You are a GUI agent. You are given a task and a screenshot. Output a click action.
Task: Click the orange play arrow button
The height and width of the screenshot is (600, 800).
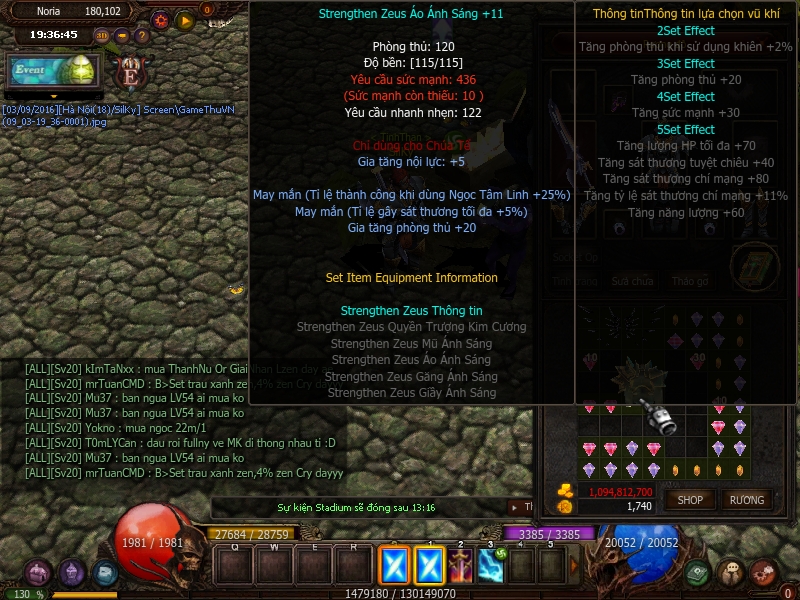[x=184, y=19]
